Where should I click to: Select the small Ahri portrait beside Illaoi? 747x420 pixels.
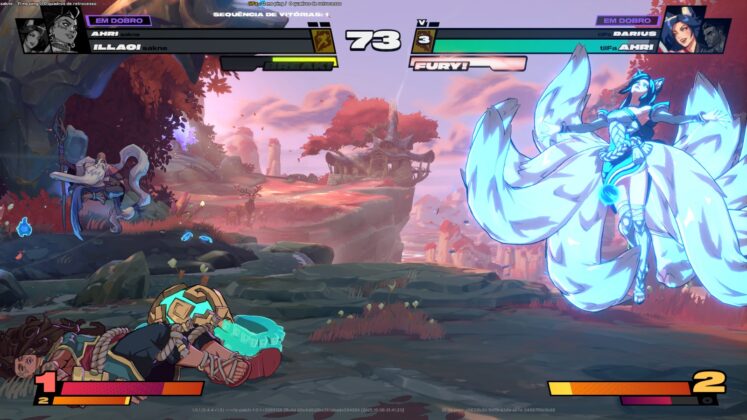point(32,35)
